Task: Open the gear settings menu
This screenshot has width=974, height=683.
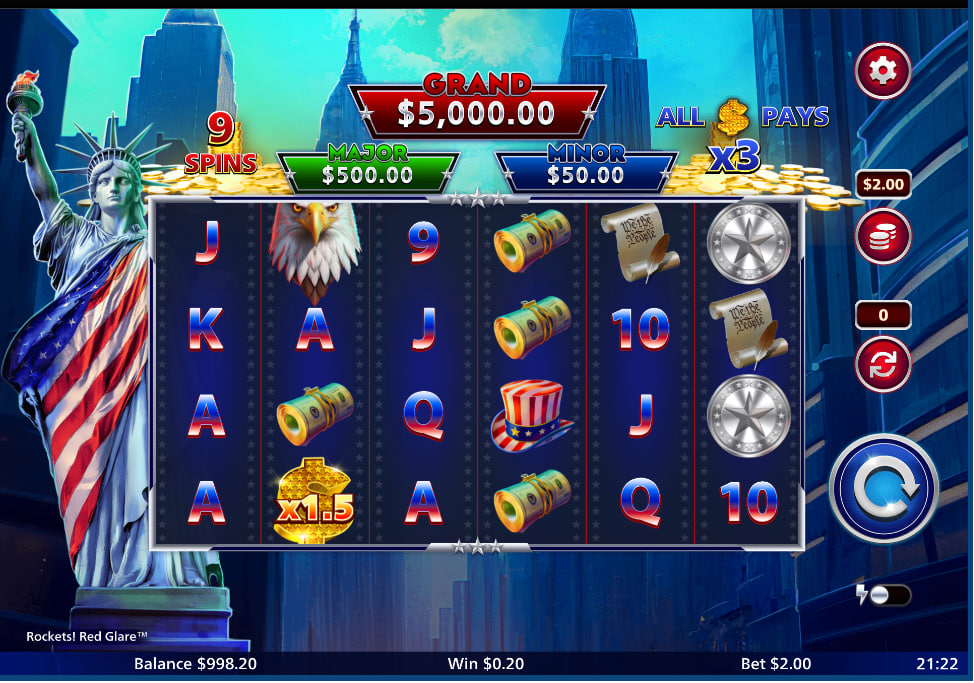Action: coord(883,70)
